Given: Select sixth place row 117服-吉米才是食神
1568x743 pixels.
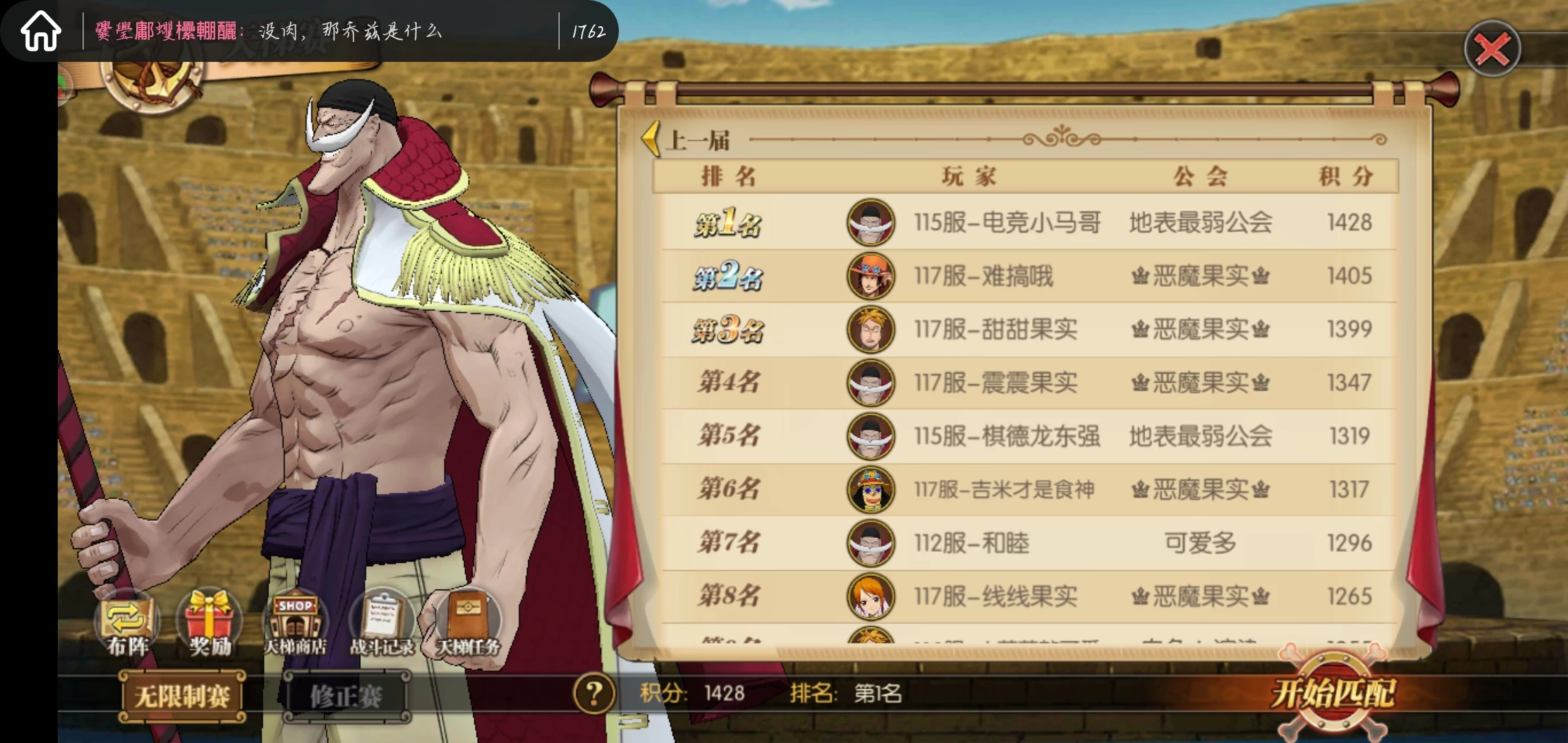Looking at the screenshot, I should point(1028,489).
